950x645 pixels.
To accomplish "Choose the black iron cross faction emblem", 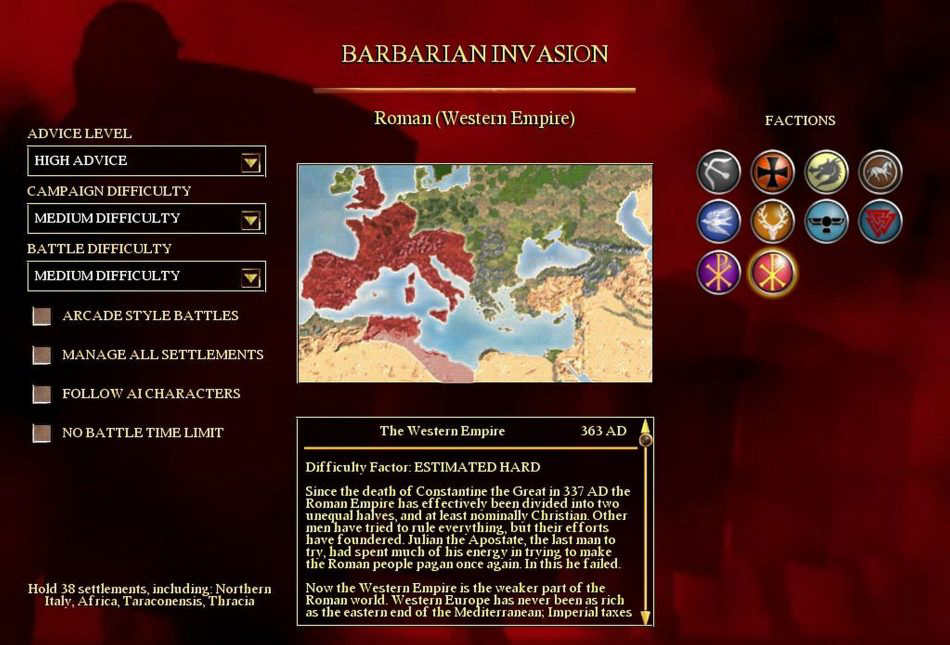I will [x=772, y=171].
